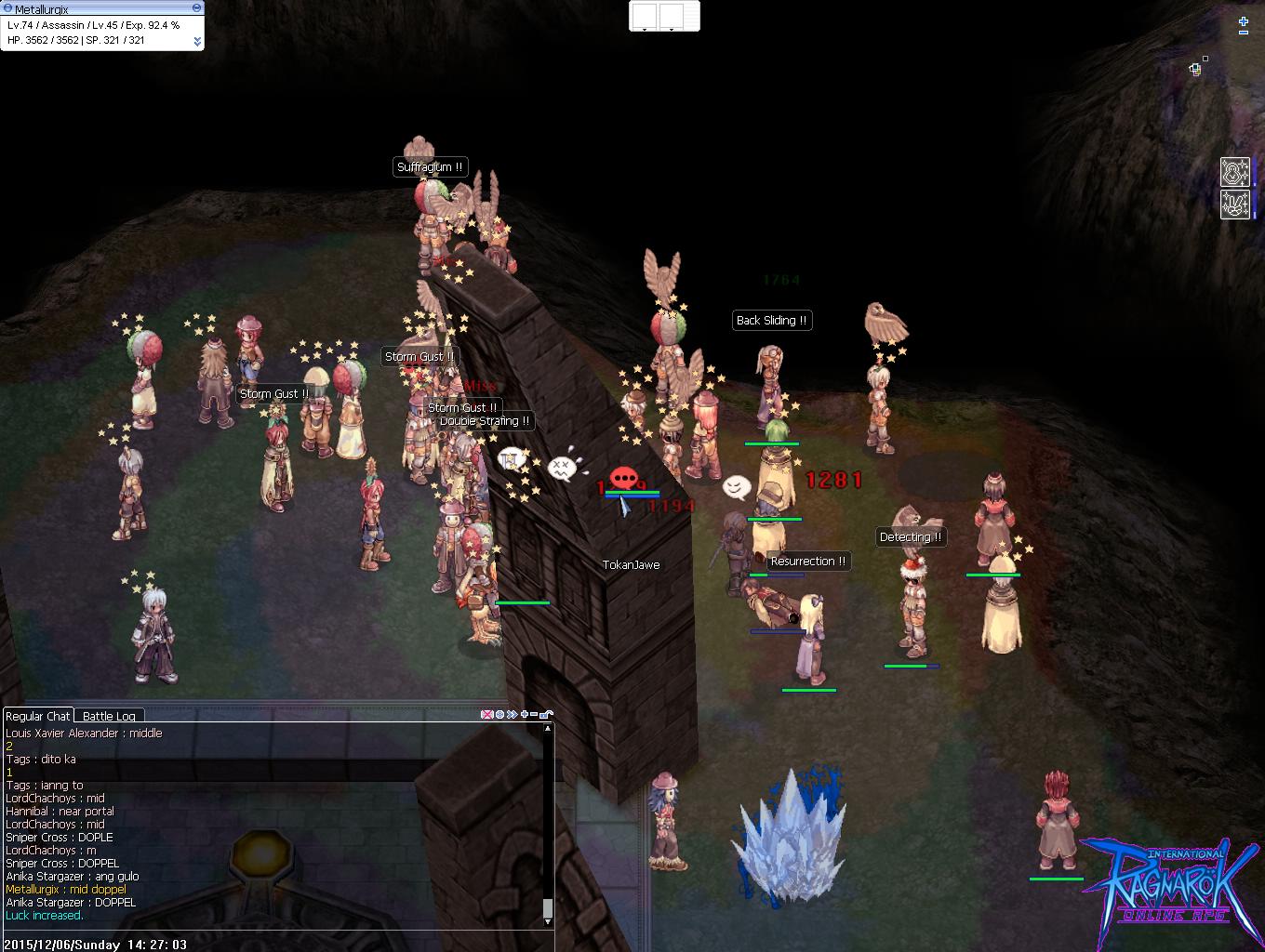The width and height of the screenshot is (1265, 952).
Task: Select the Regular Chat tab
Action: click(x=38, y=716)
